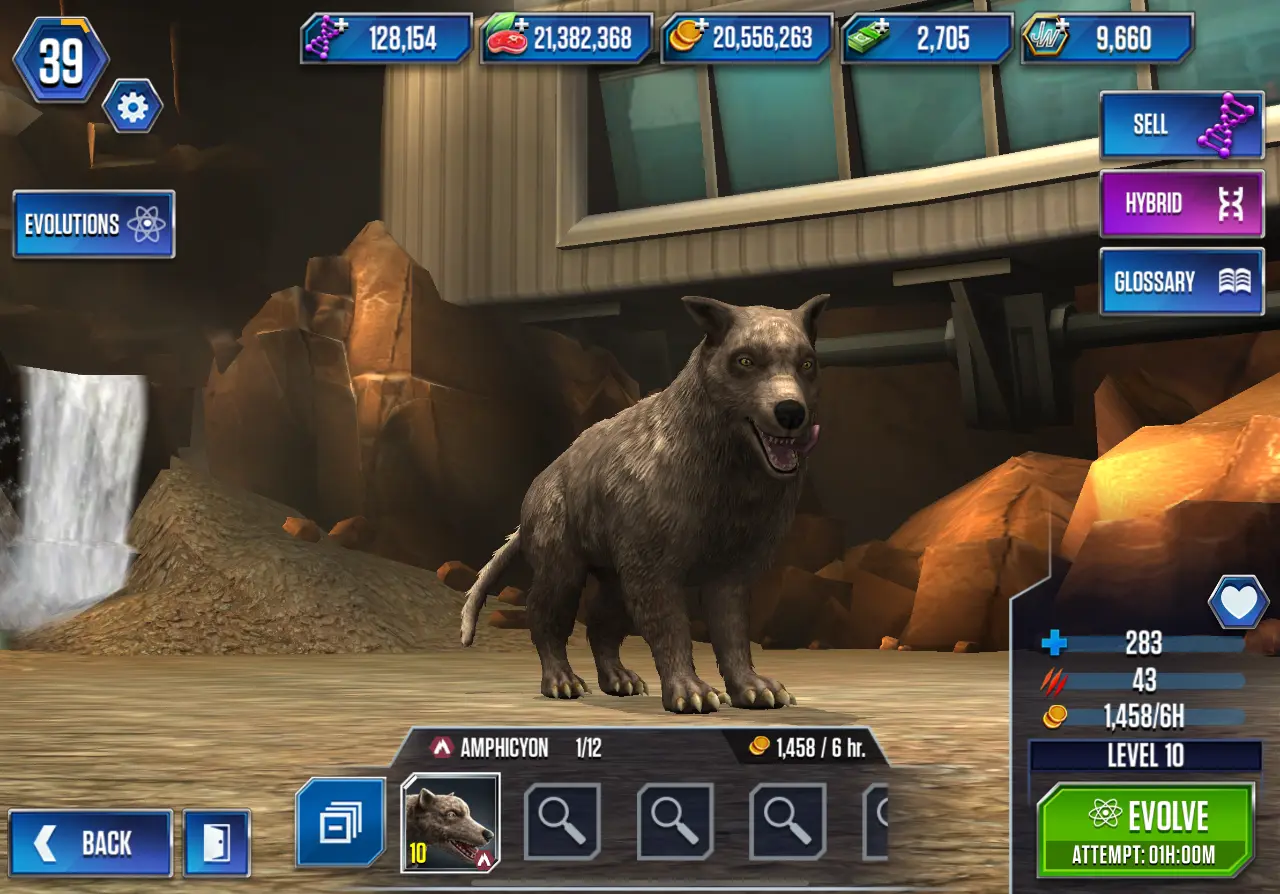Select the level 10 Amphicyon thumbnail
The width and height of the screenshot is (1280, 894).
(450, 822)
